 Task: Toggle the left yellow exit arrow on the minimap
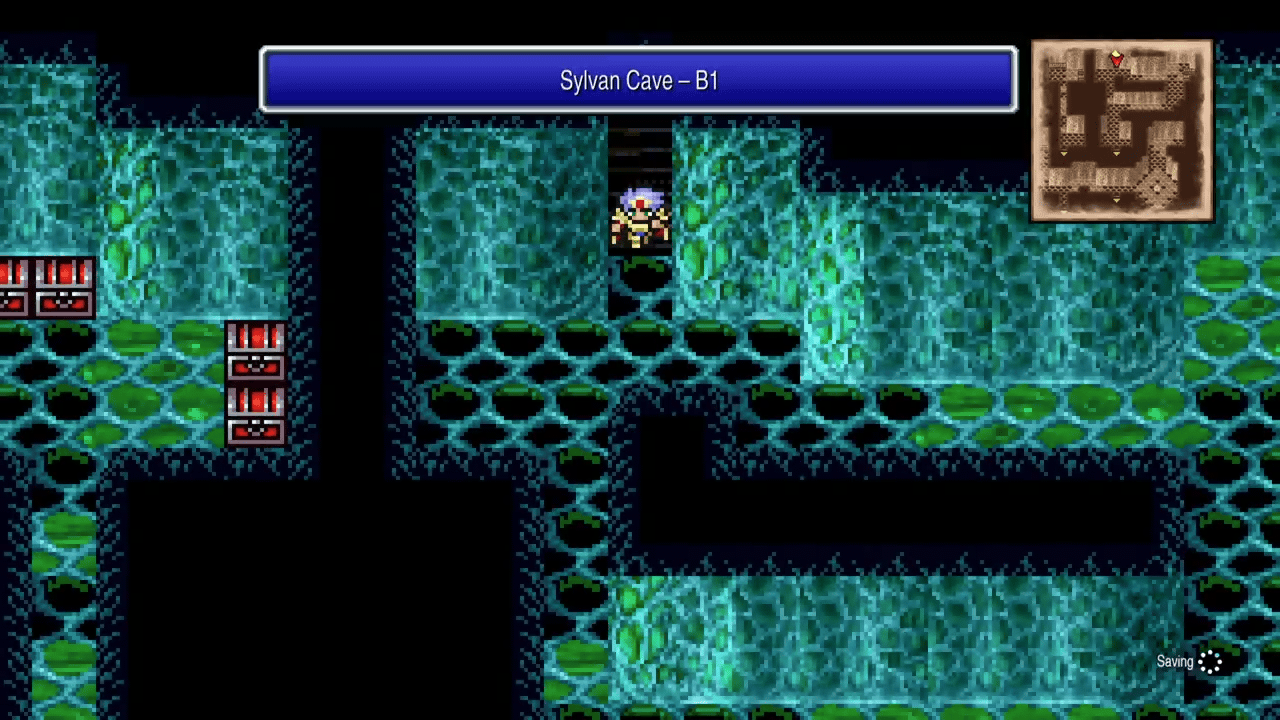pos(1064,154)
